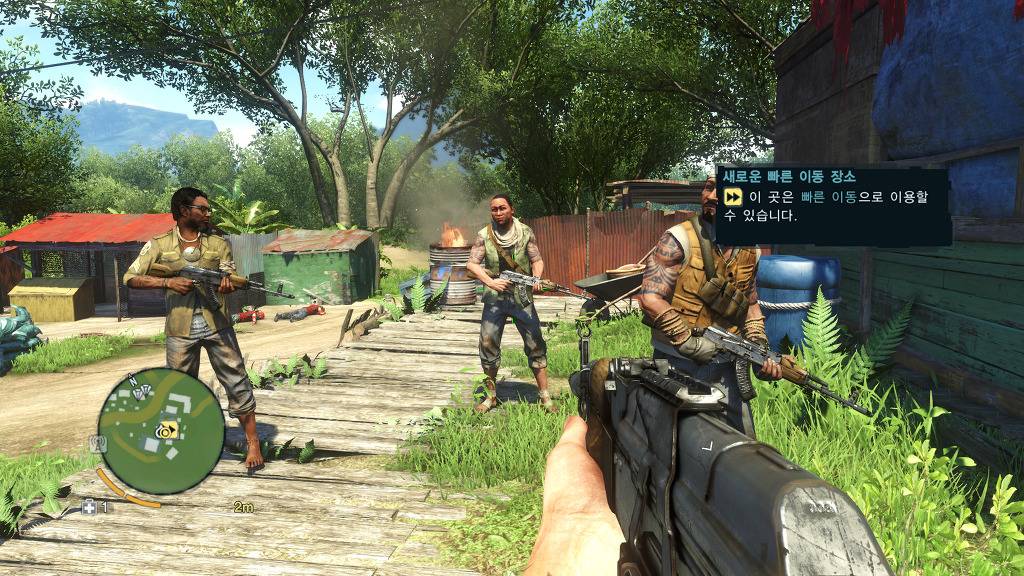
Task: Open the circular minimap
Action: tap(161, 431)
